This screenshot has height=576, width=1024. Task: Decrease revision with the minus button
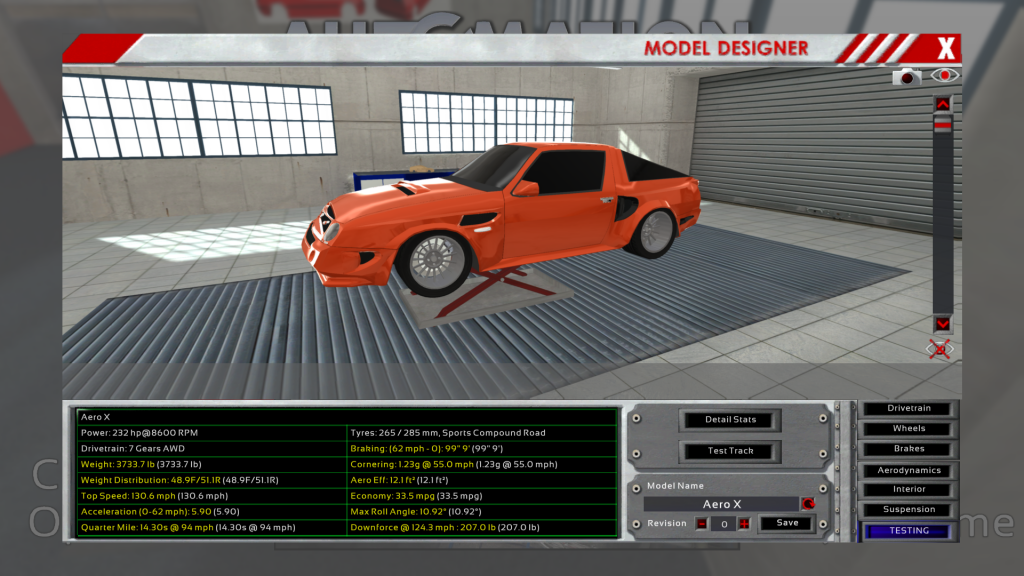(x=702, y=524)
